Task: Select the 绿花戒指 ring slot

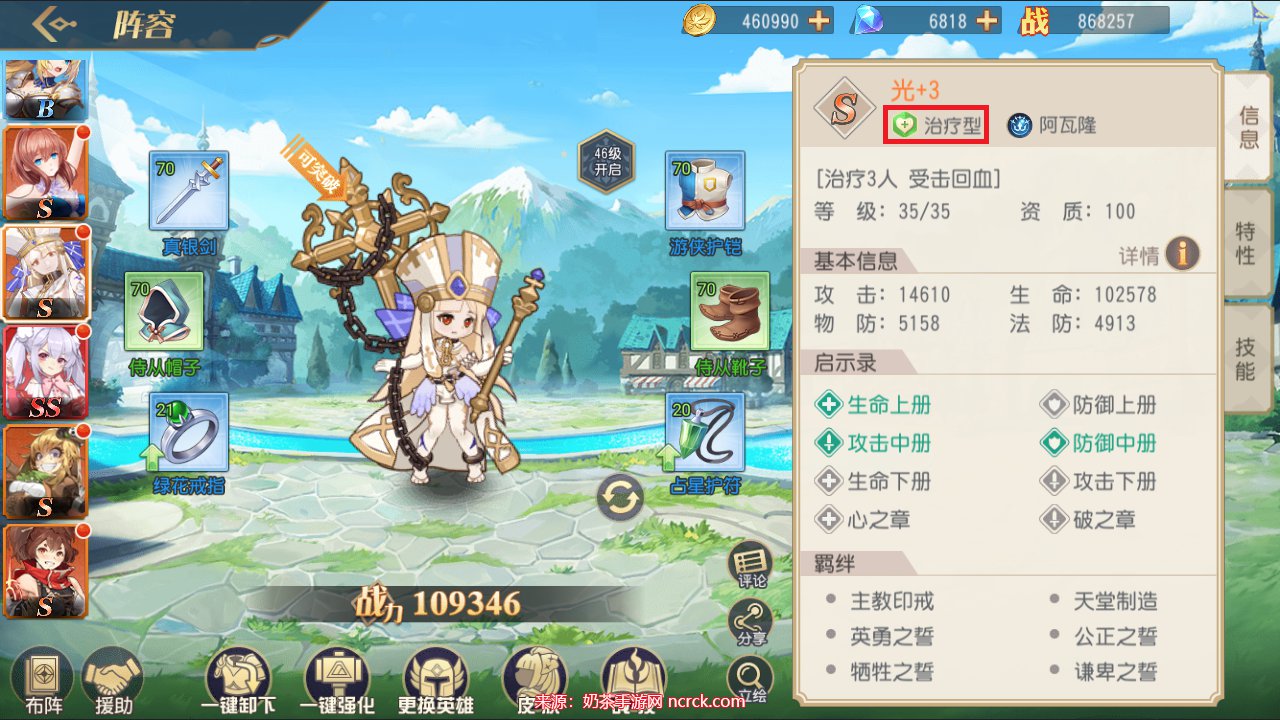Action: tap(188, 432)
